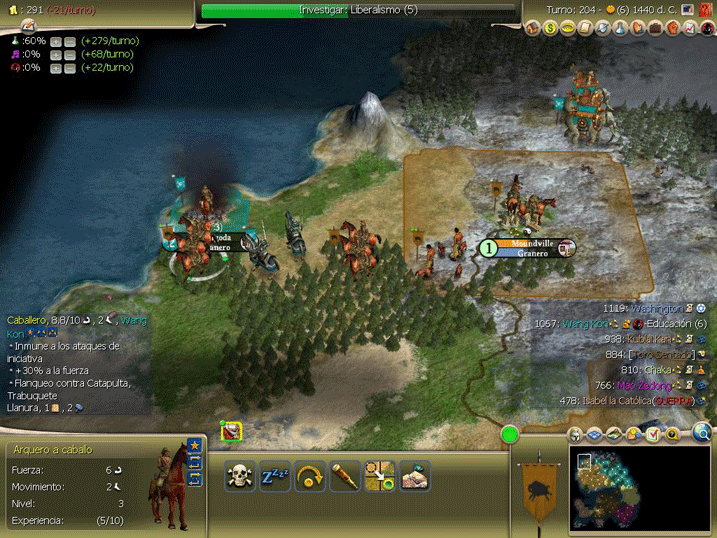
Task: Click the minimap in the corner
Action: coord(638,485)
